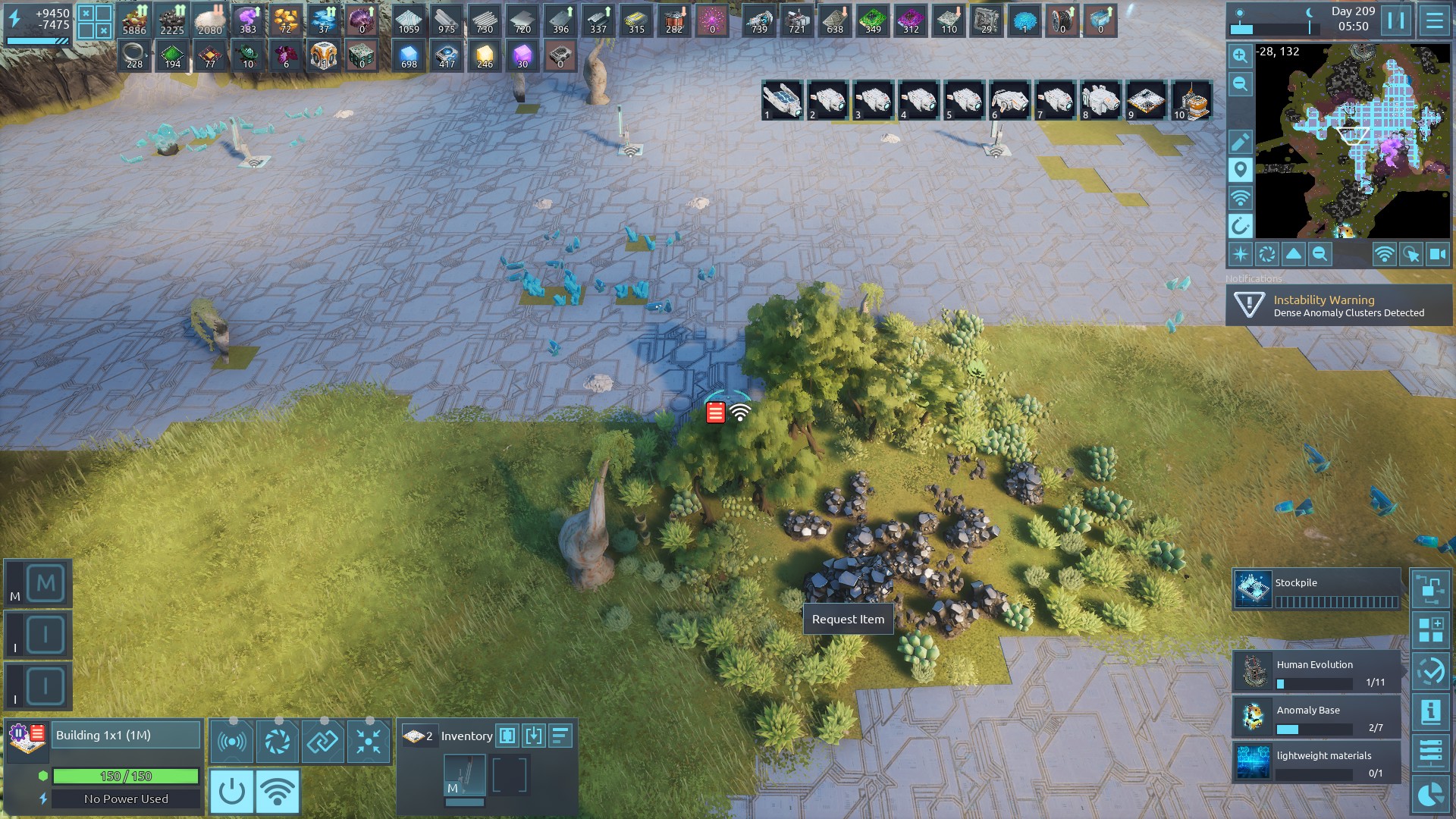1456x819 pixels.
Task: Toggle the pencil edit tool by minimap
Action: pos(1241,142)
